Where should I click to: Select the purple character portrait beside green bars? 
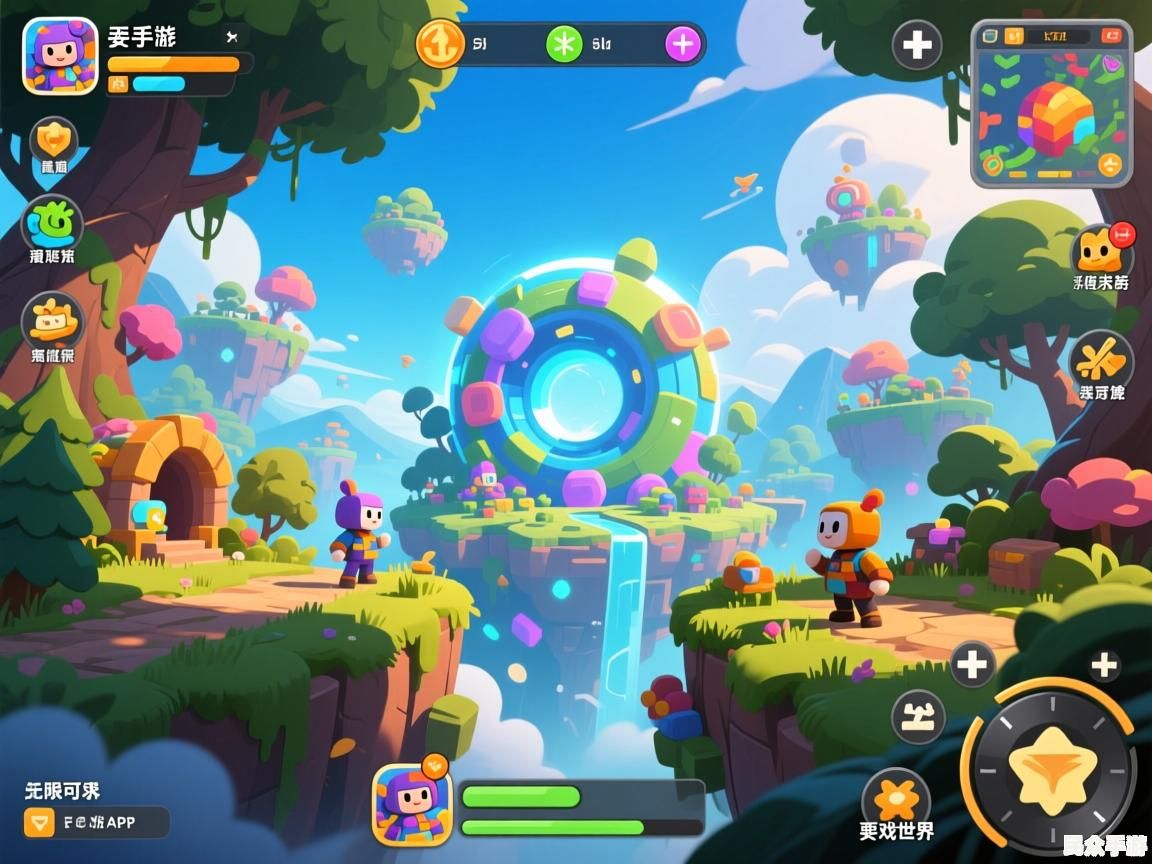412,804
